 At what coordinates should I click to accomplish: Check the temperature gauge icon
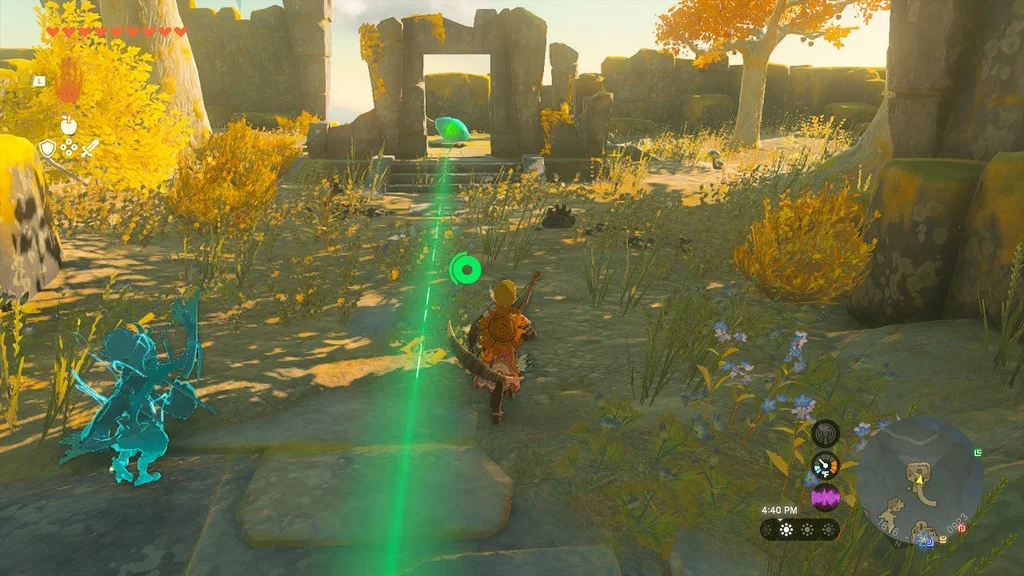coord(825,465)
